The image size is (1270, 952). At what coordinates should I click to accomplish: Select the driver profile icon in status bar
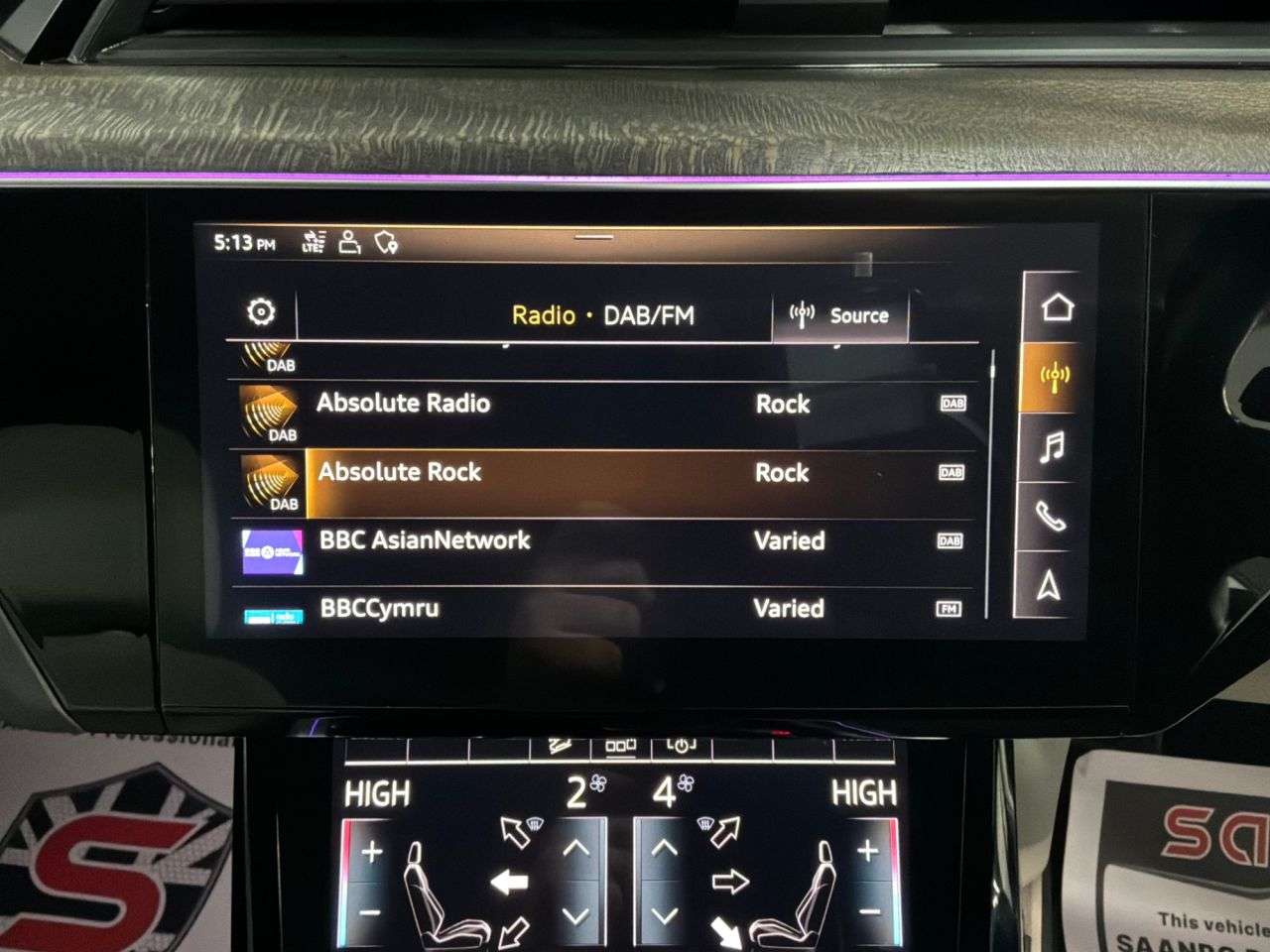(347, 241)
